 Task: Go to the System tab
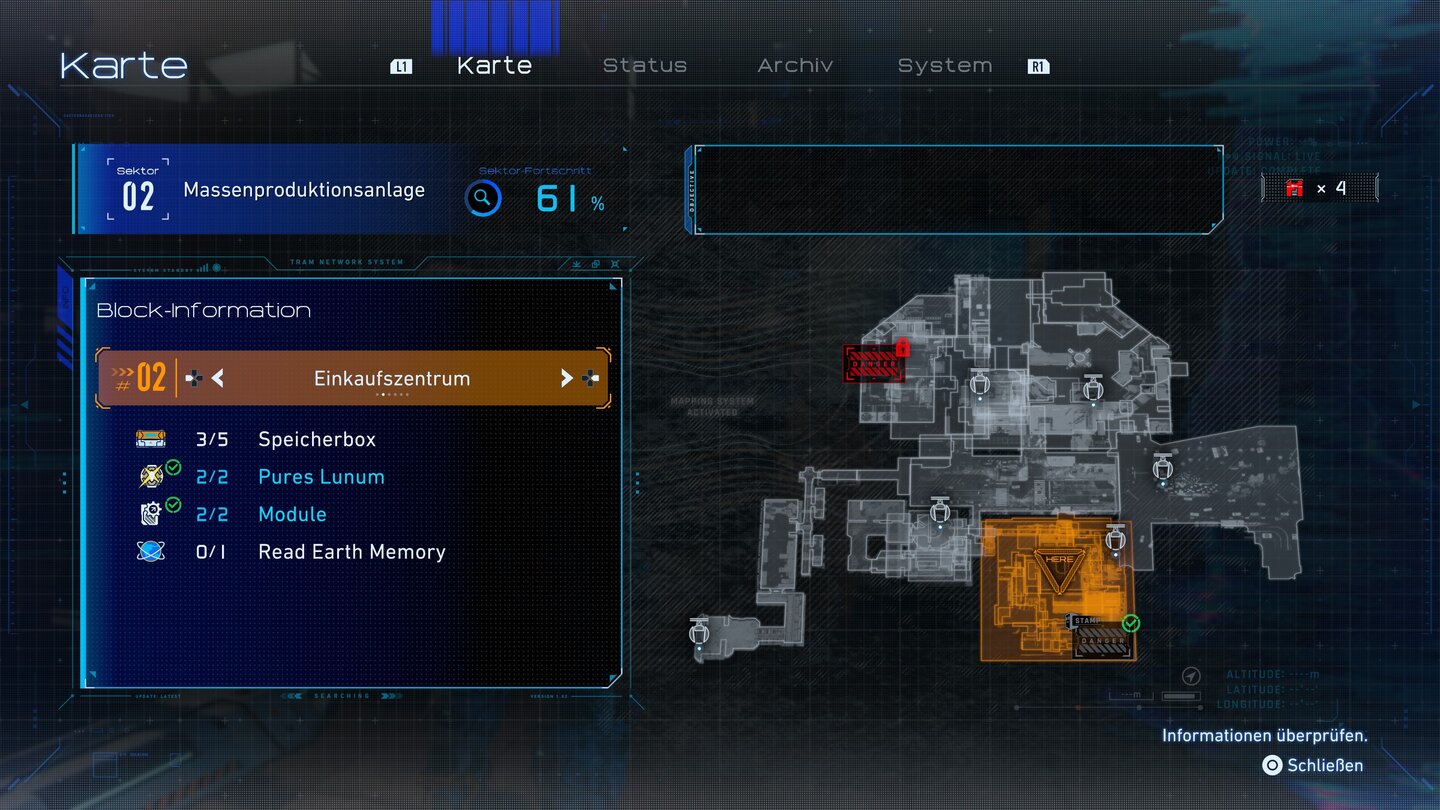pos(944,66)
